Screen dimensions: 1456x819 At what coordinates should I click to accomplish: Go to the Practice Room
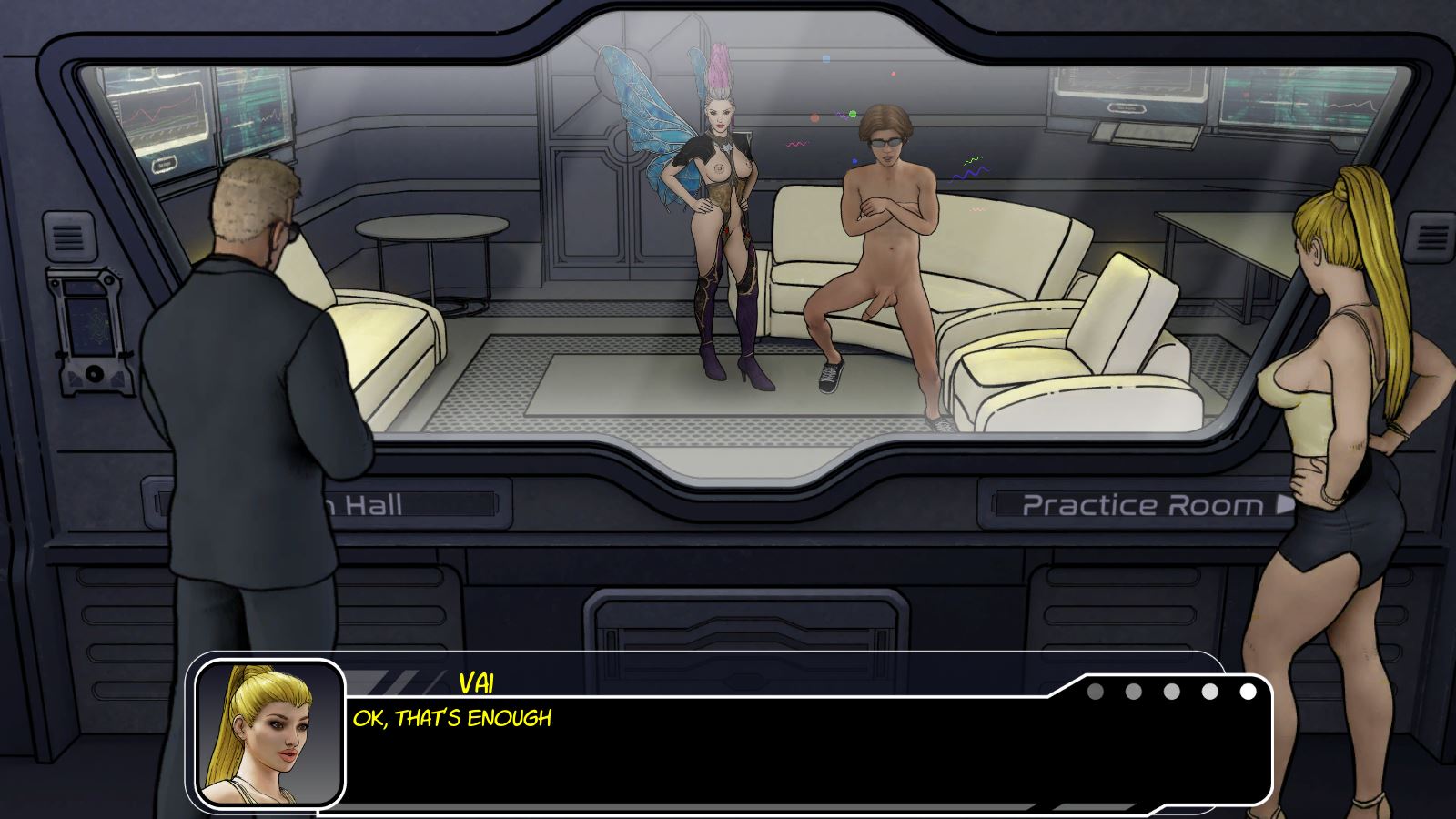1148,505
